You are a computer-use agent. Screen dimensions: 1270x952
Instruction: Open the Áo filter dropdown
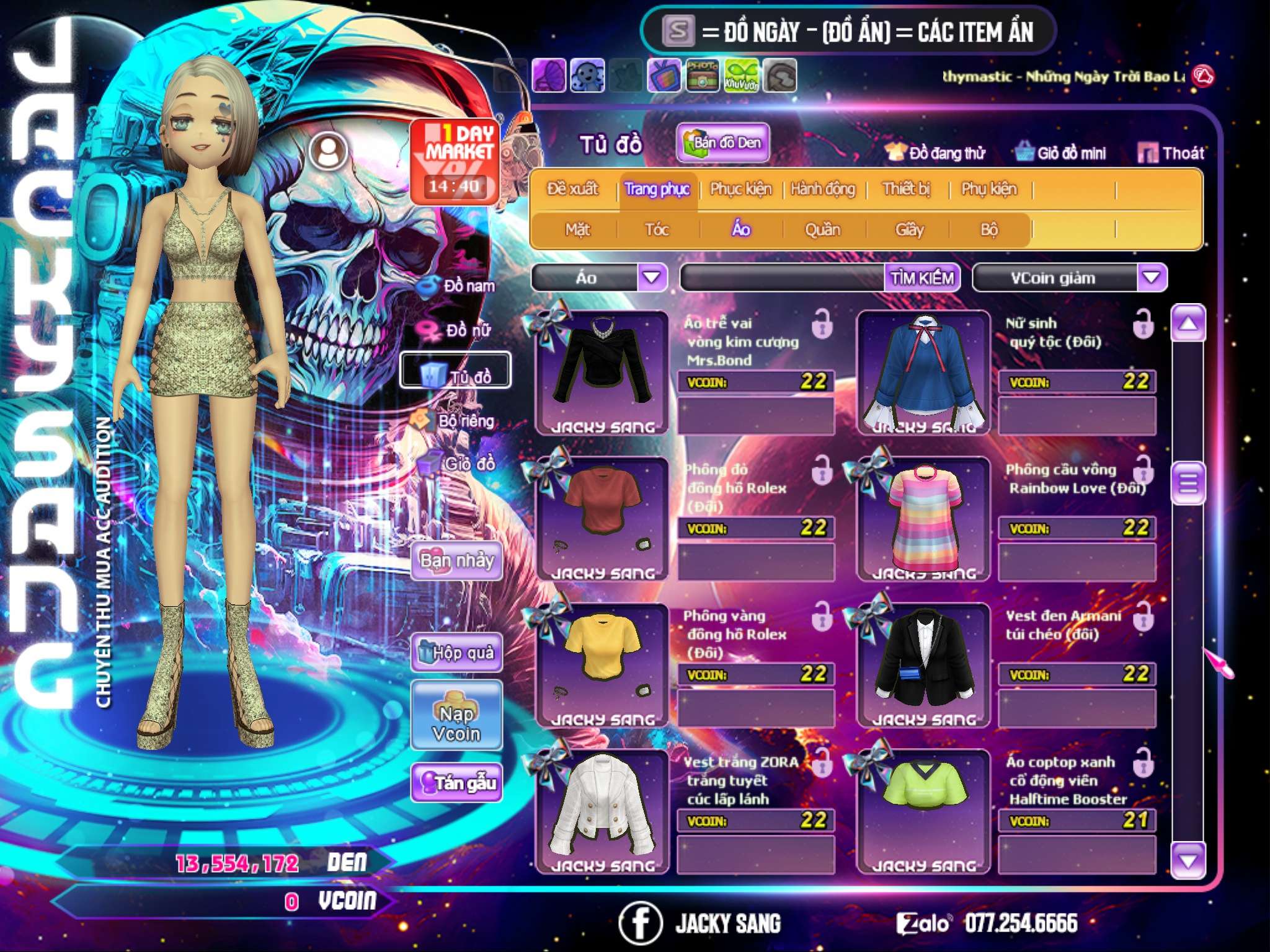pos(652,277)
